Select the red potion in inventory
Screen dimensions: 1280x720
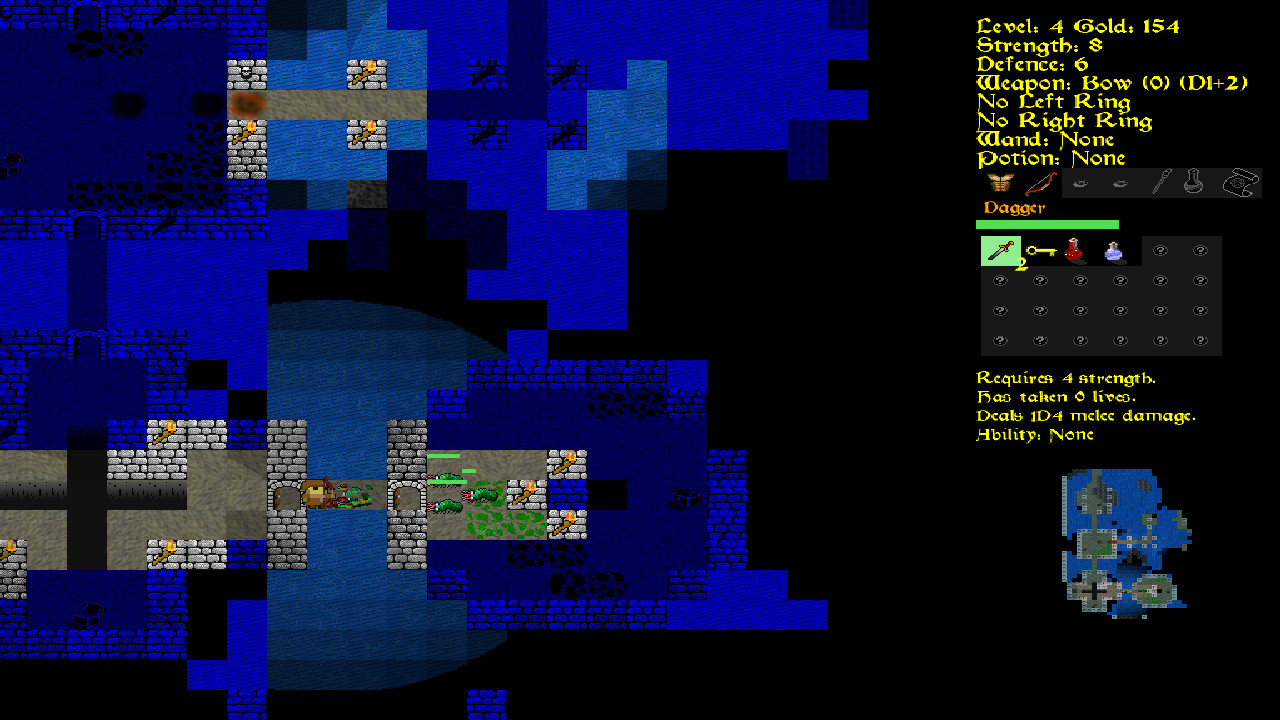[x=1074, y=251]
